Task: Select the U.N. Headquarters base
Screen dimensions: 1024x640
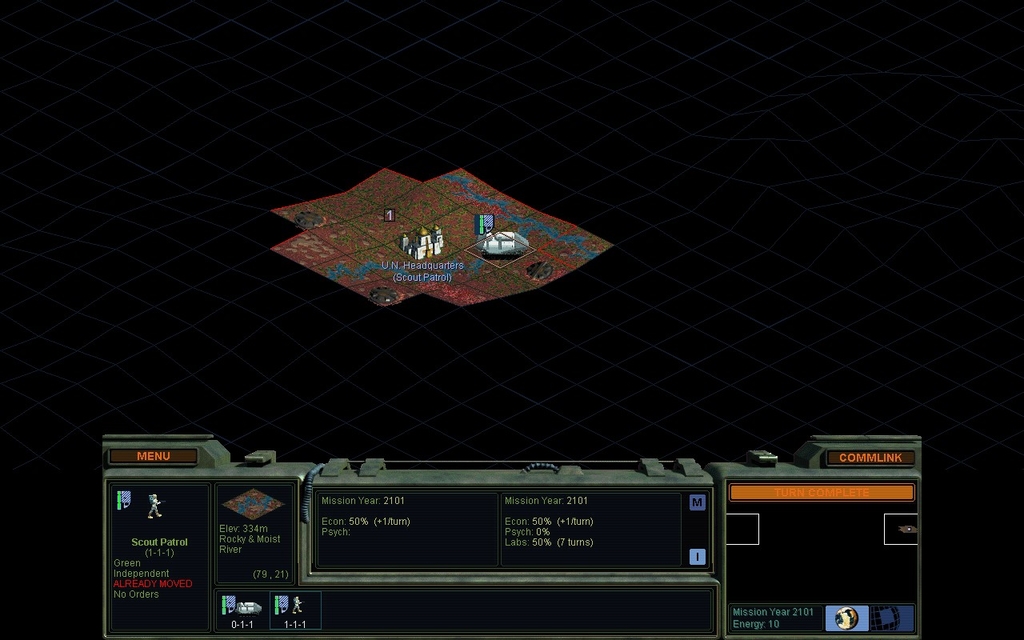Action: (x=422, y=242)
